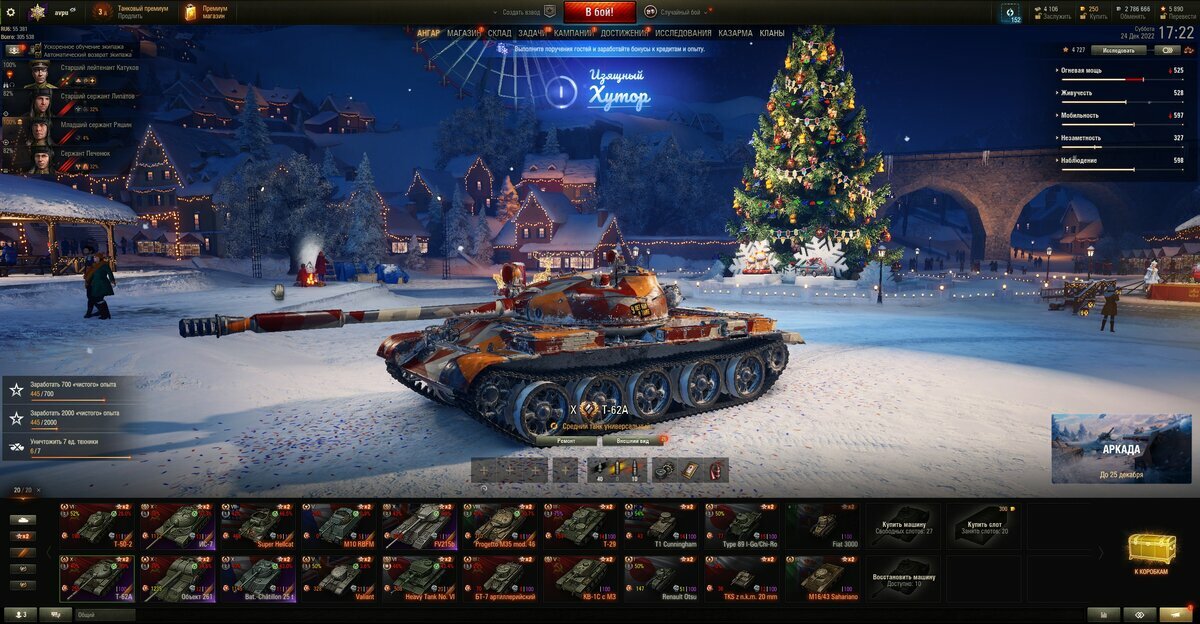Click the «Исследовать» button
This screenshot has height=624, width=1200.
1118,49
